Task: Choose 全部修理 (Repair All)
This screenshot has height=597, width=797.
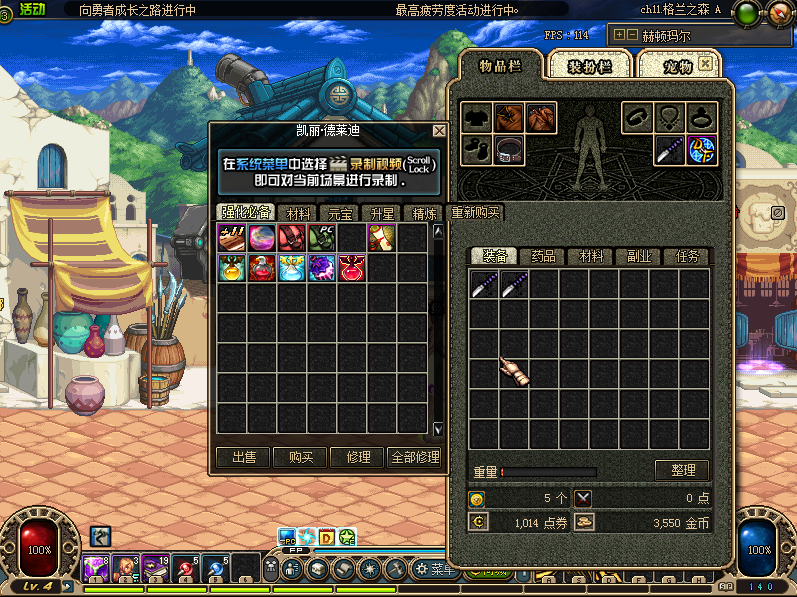Action: pos(415,457)
